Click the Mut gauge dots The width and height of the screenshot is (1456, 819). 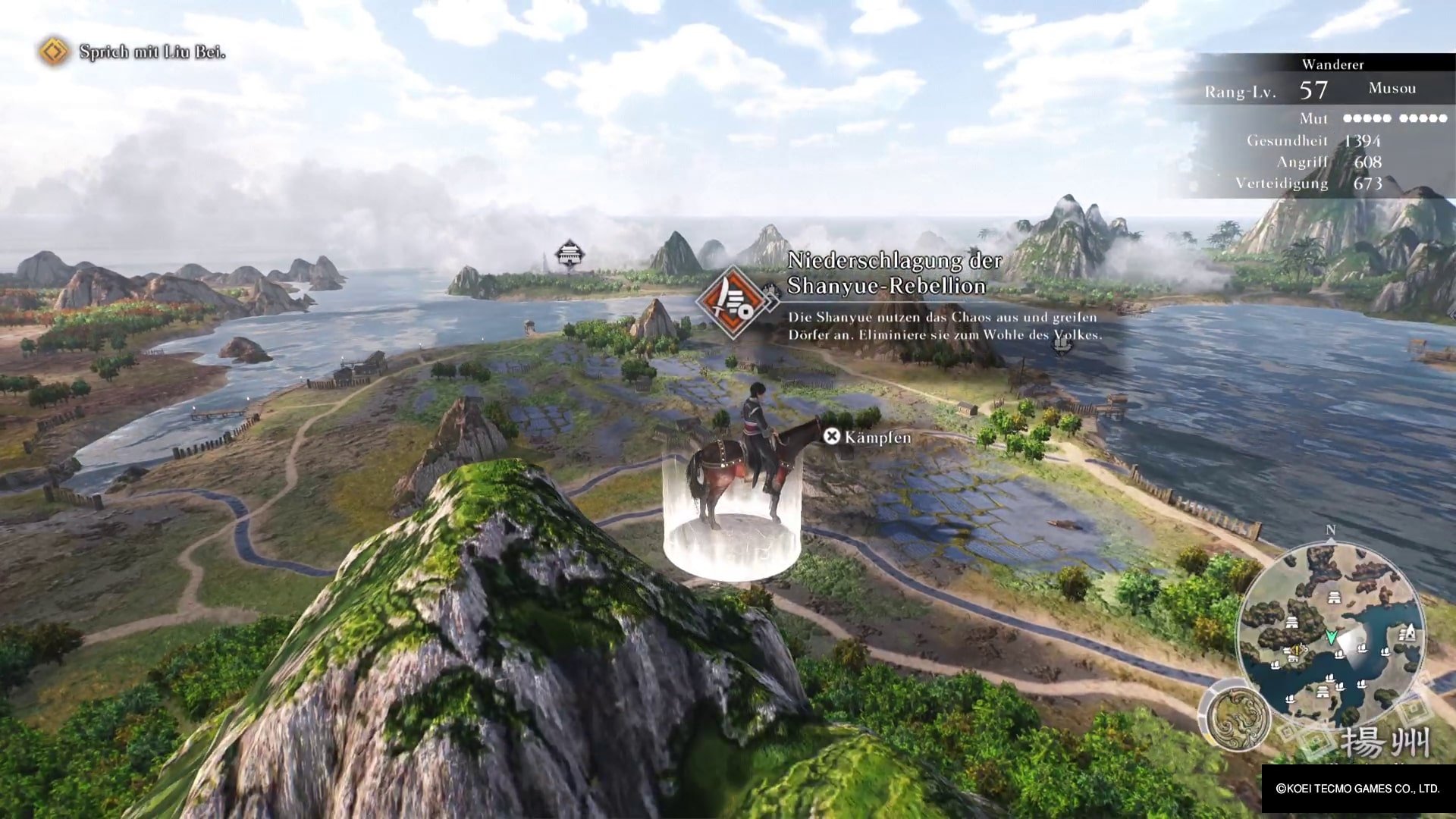[1395, 118]
